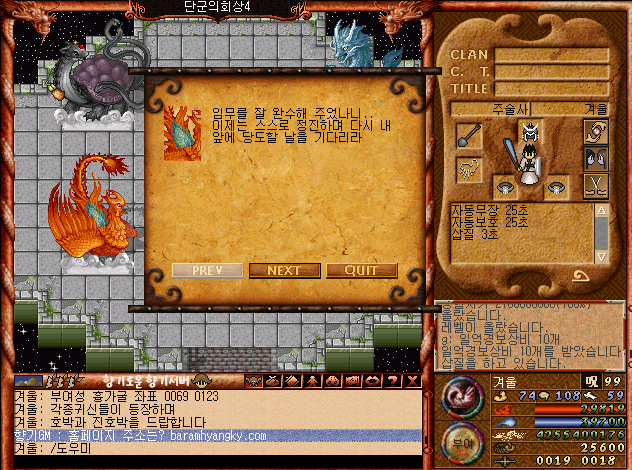Image resolution: width=632 pixels, height=470 pixels.
Task: Select the helmet equipment slot
Action: click(x=530, y=131)
